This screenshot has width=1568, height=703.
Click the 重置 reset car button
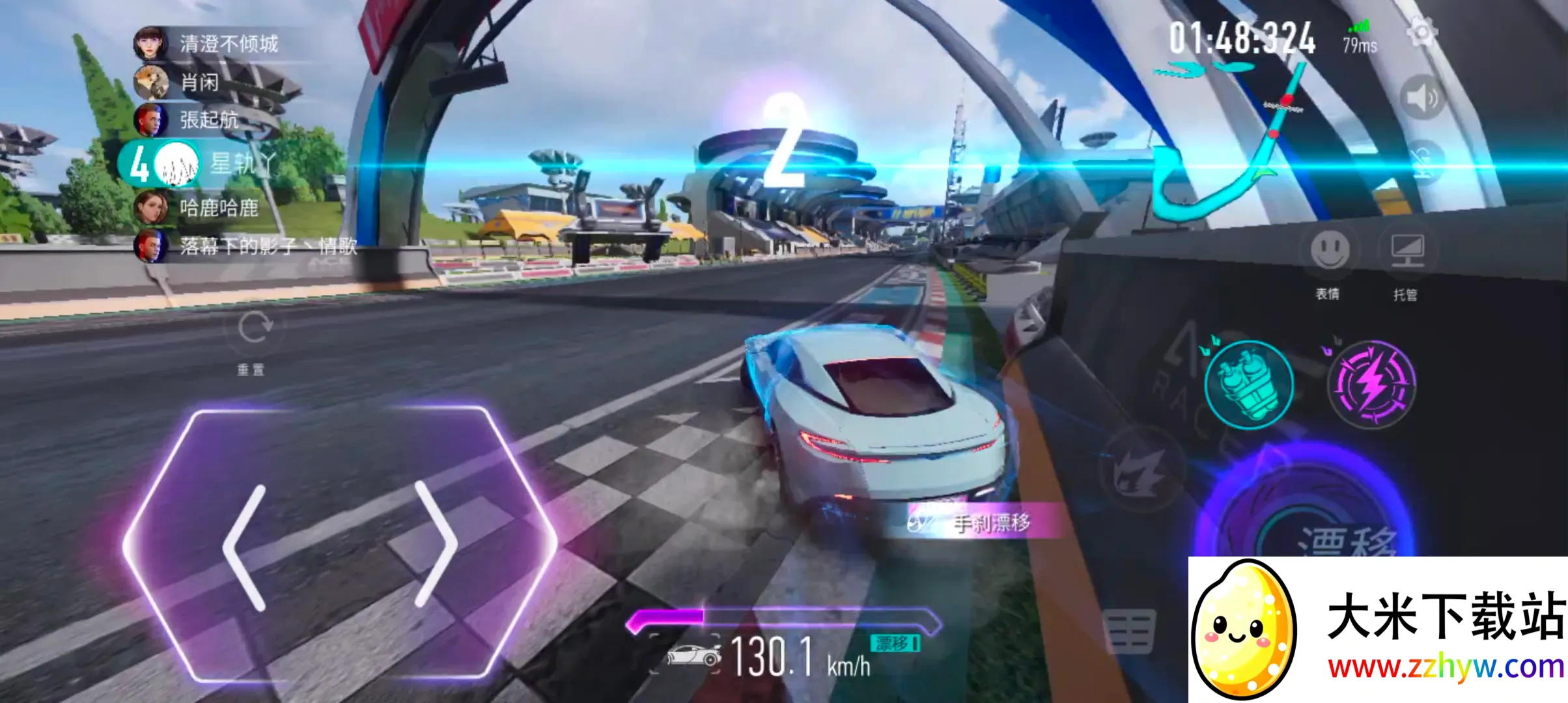[x=253, y=327]
